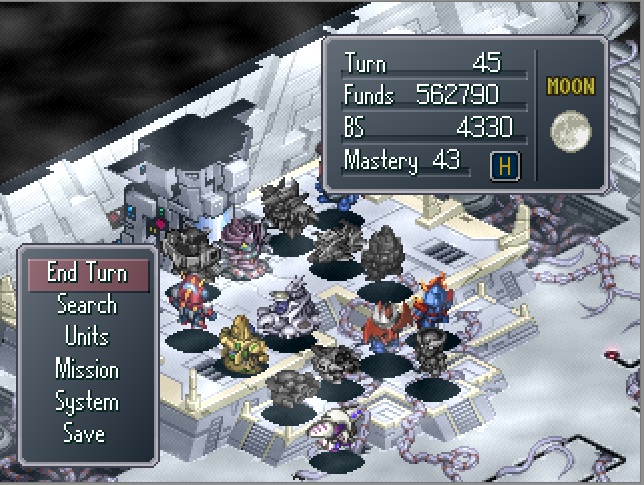
Task: Select End Turn in the command menu
Action: pos(87,273)
